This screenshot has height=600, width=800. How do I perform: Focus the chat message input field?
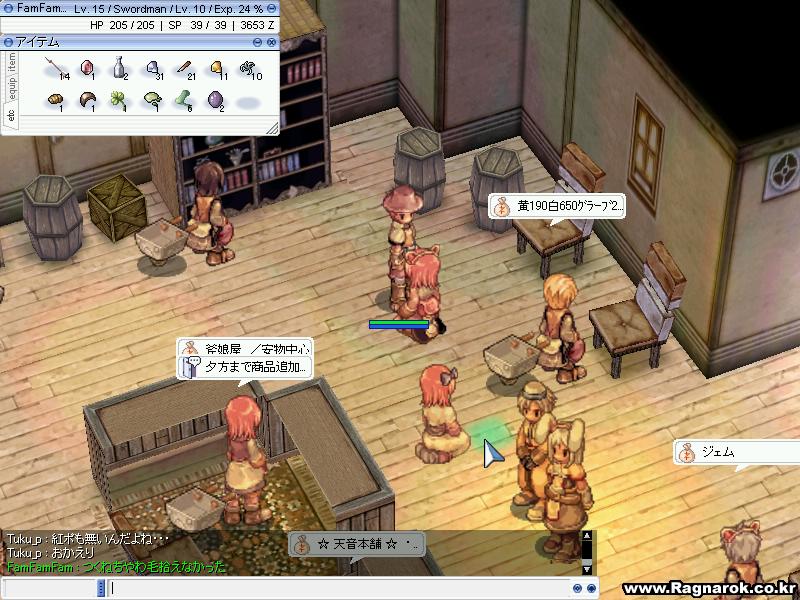click(330, 588)
